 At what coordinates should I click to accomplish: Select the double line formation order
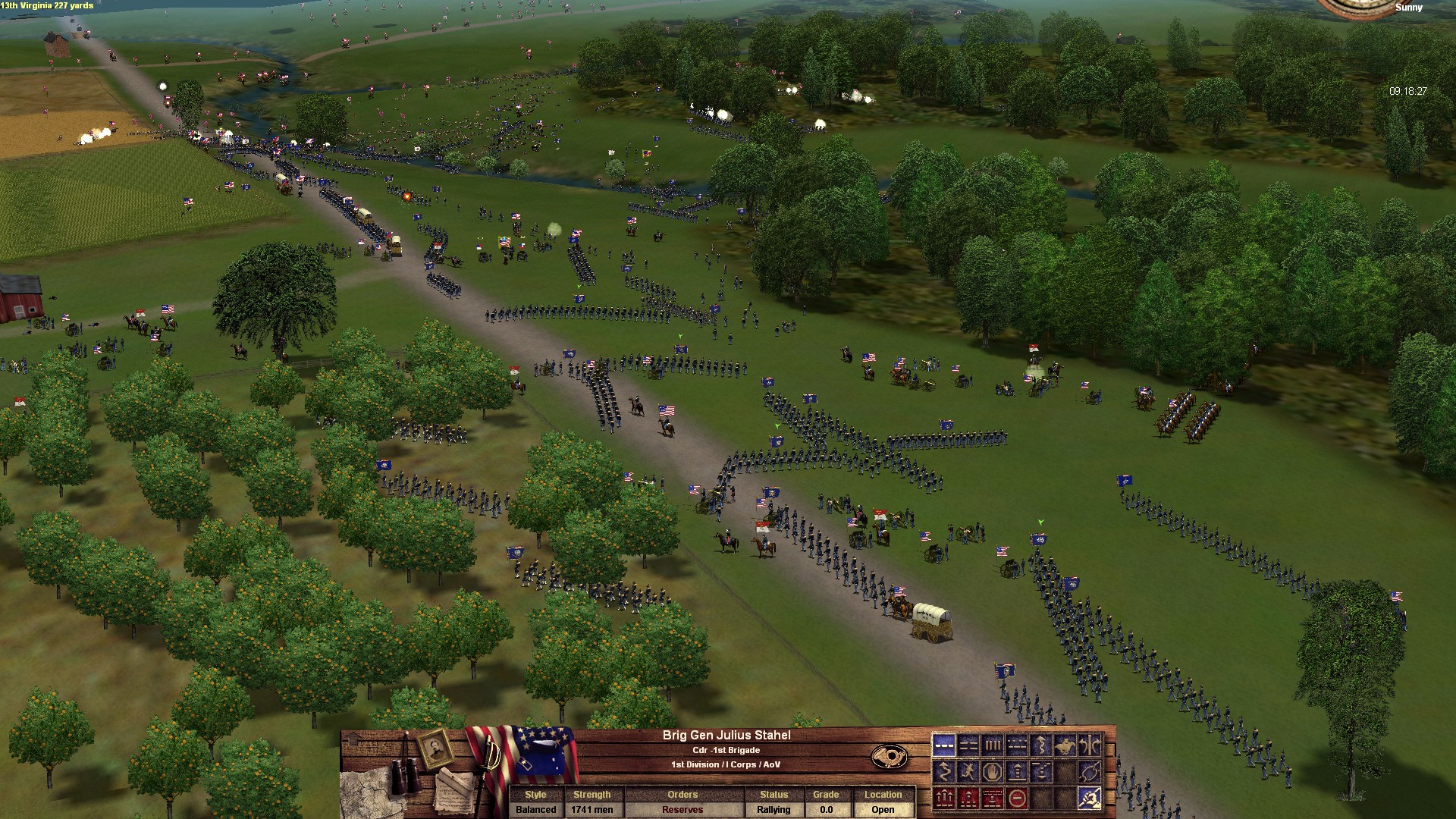968,745
